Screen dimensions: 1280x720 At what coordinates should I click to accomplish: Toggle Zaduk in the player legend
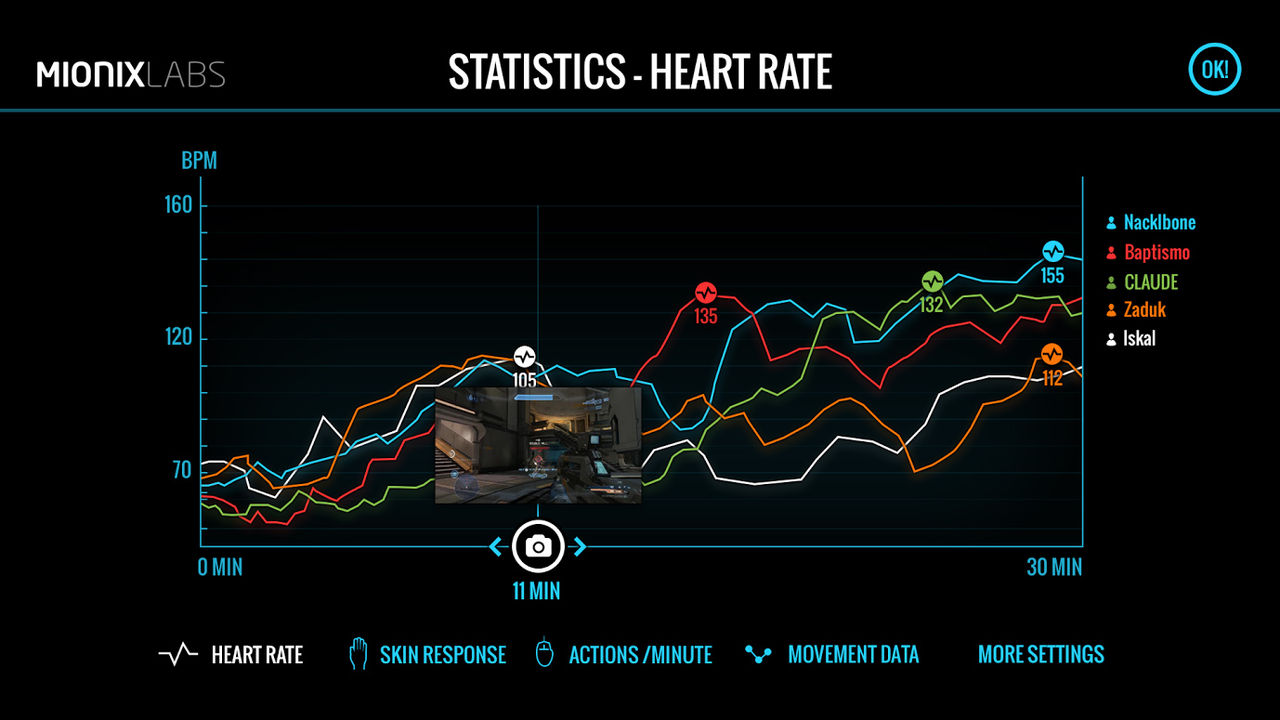pos(1136,310)
